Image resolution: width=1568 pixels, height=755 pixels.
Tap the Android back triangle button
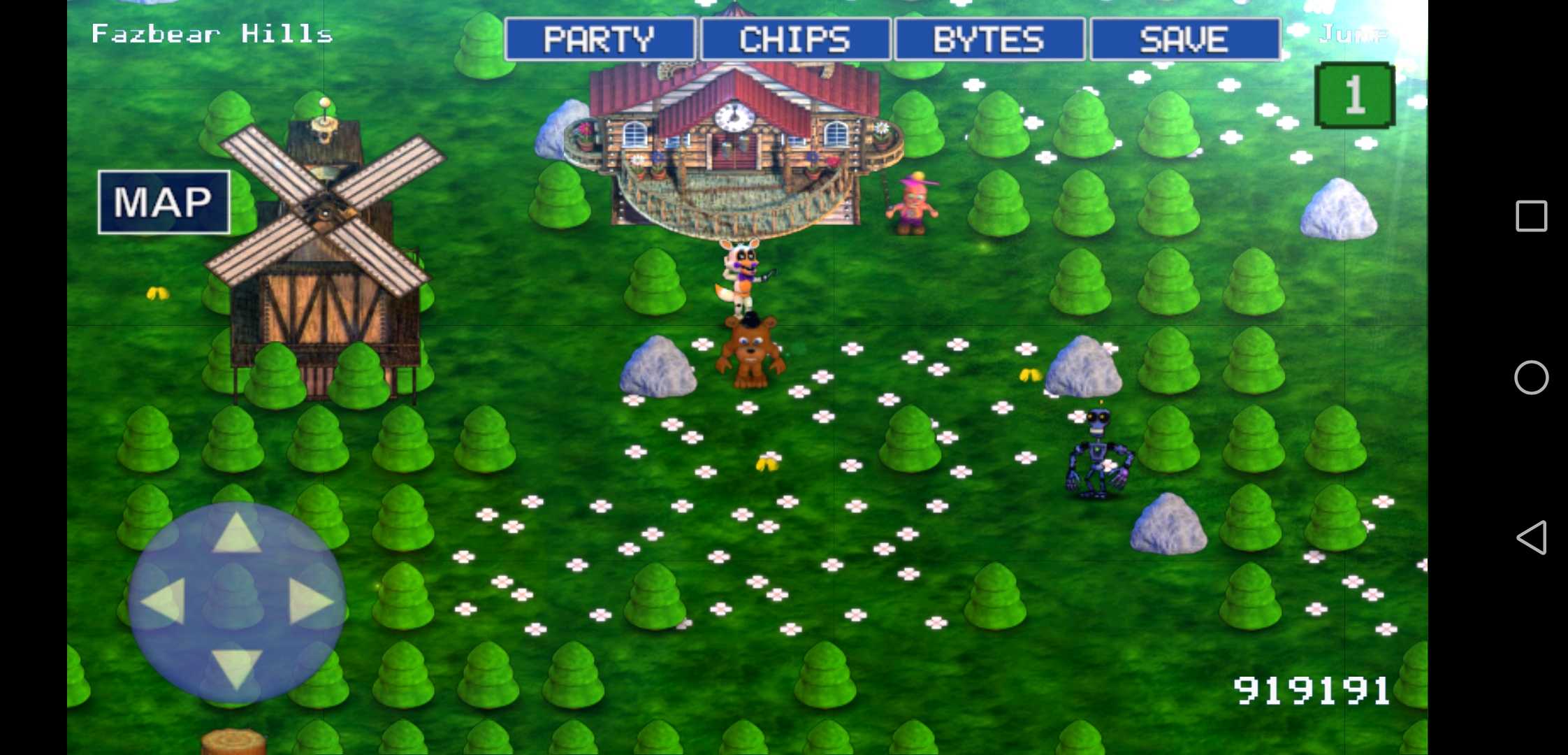(1530, 538)
